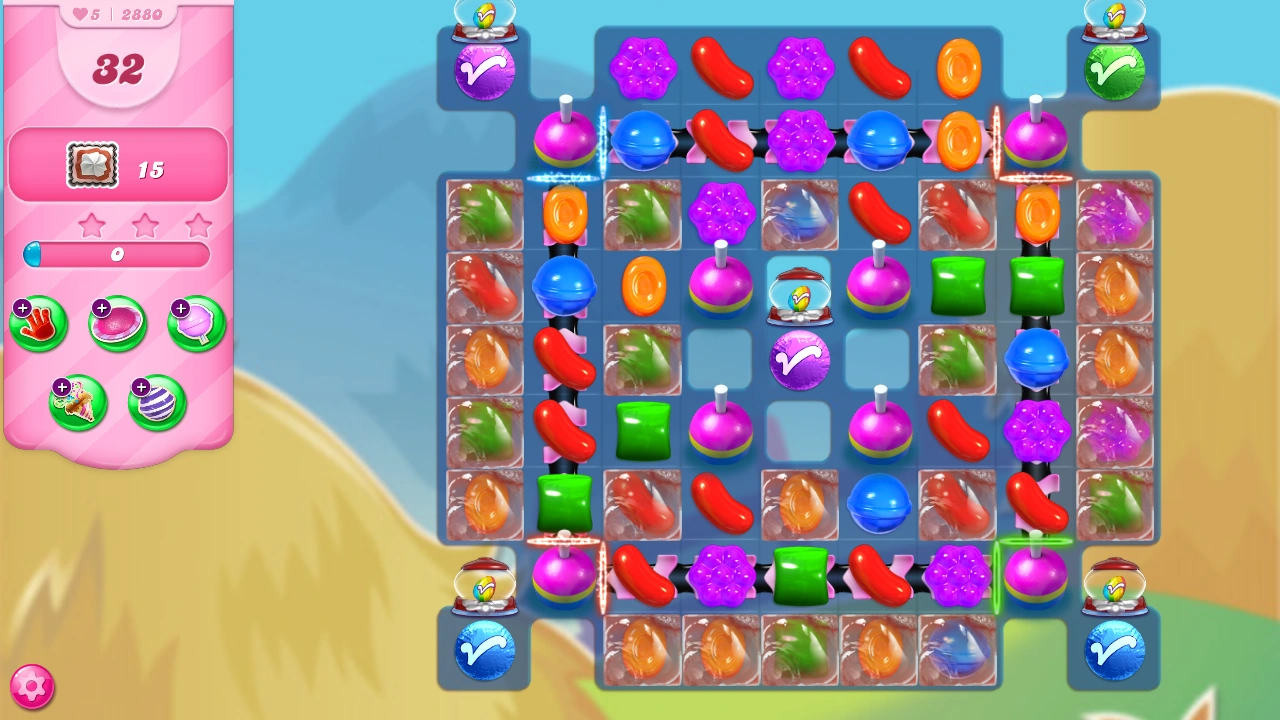Click the star progress bar
Image resolution: width=1280 pixels, height=720 pixels.
(117, 255)
